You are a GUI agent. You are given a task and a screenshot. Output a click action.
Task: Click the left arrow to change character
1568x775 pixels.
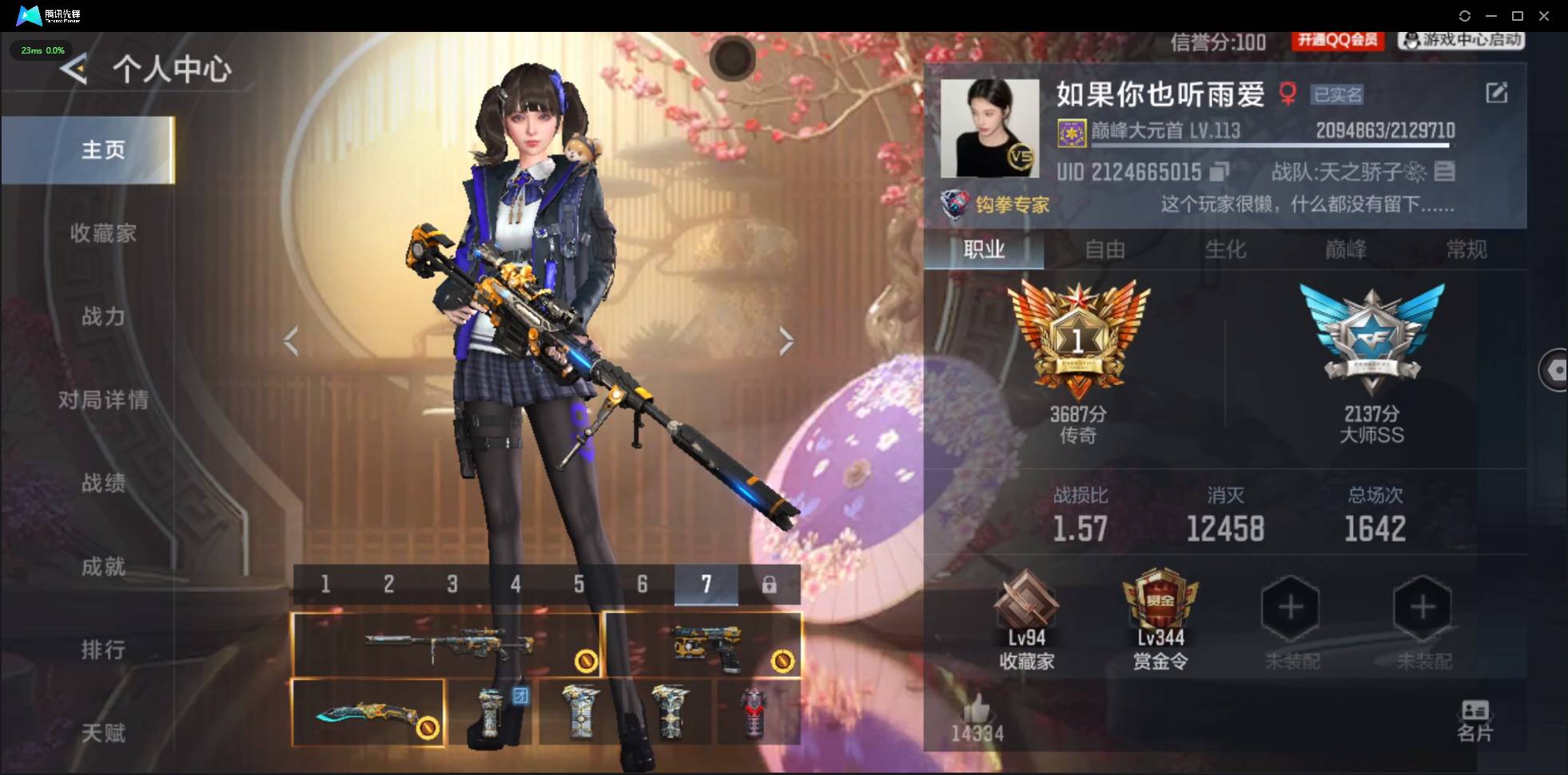click(292, 341)
